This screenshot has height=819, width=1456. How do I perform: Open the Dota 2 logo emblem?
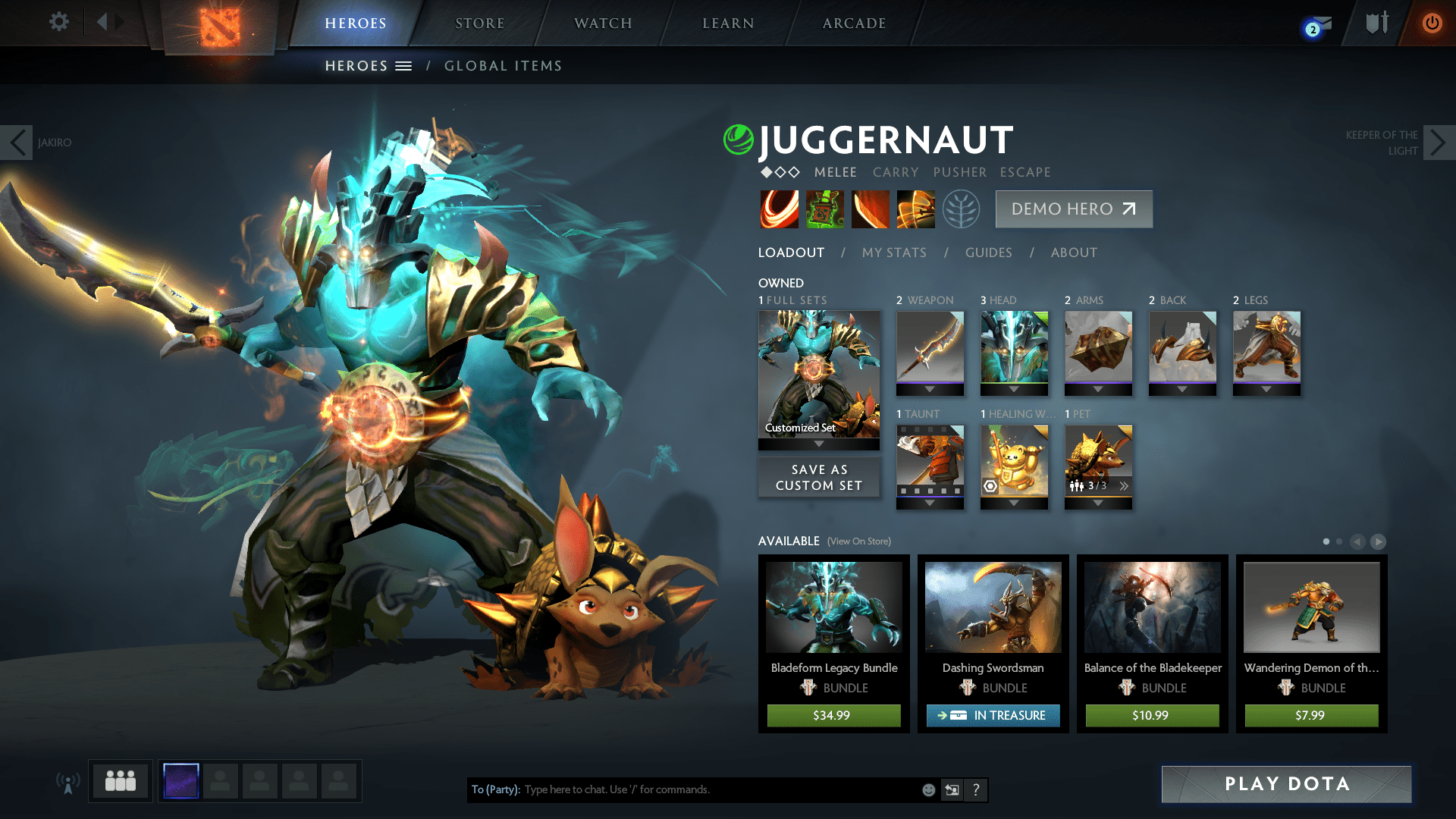(x=219, y=25)
